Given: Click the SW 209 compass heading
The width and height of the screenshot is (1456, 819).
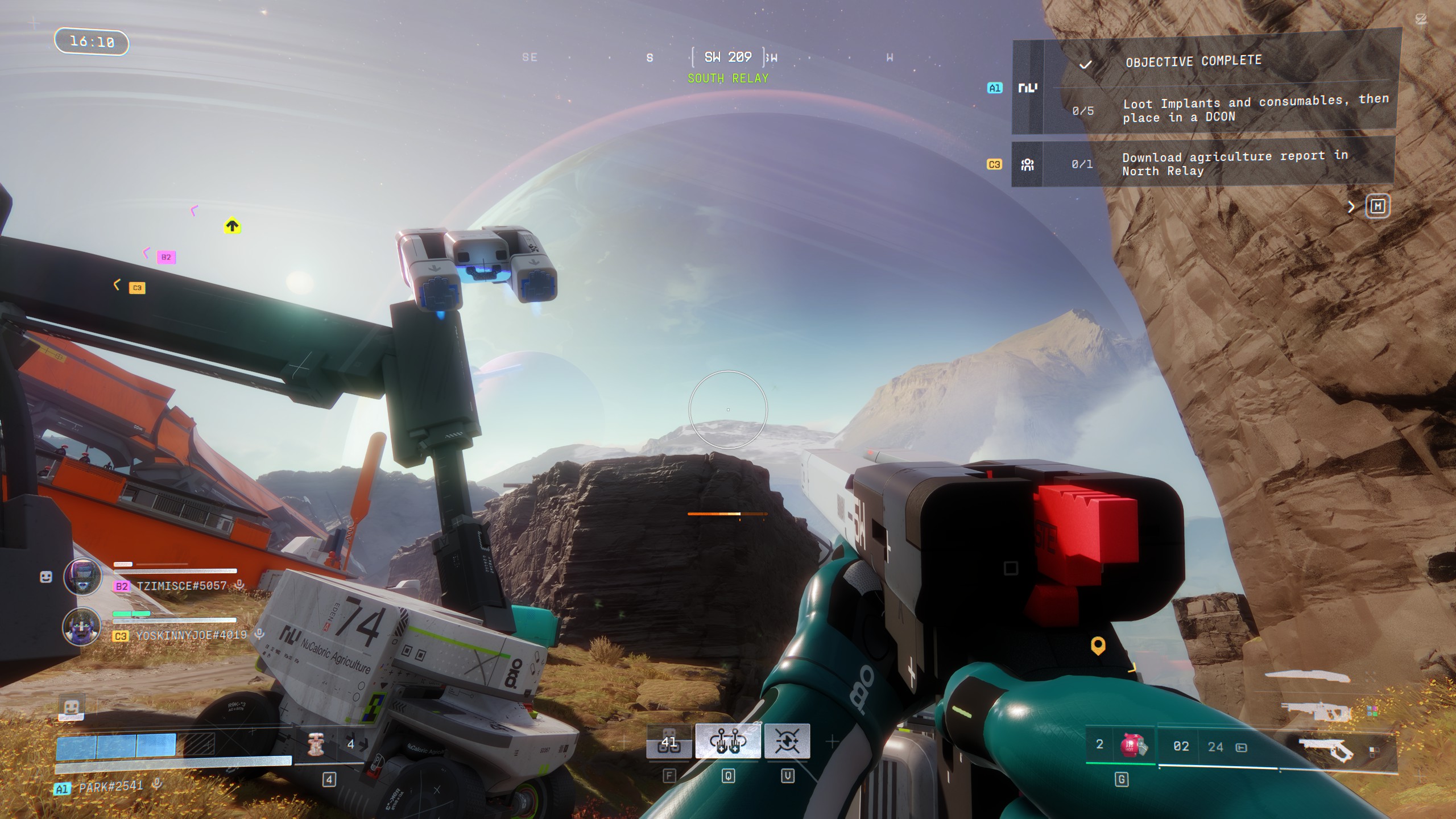Looking at the screenshot, I should coord(728,57).
